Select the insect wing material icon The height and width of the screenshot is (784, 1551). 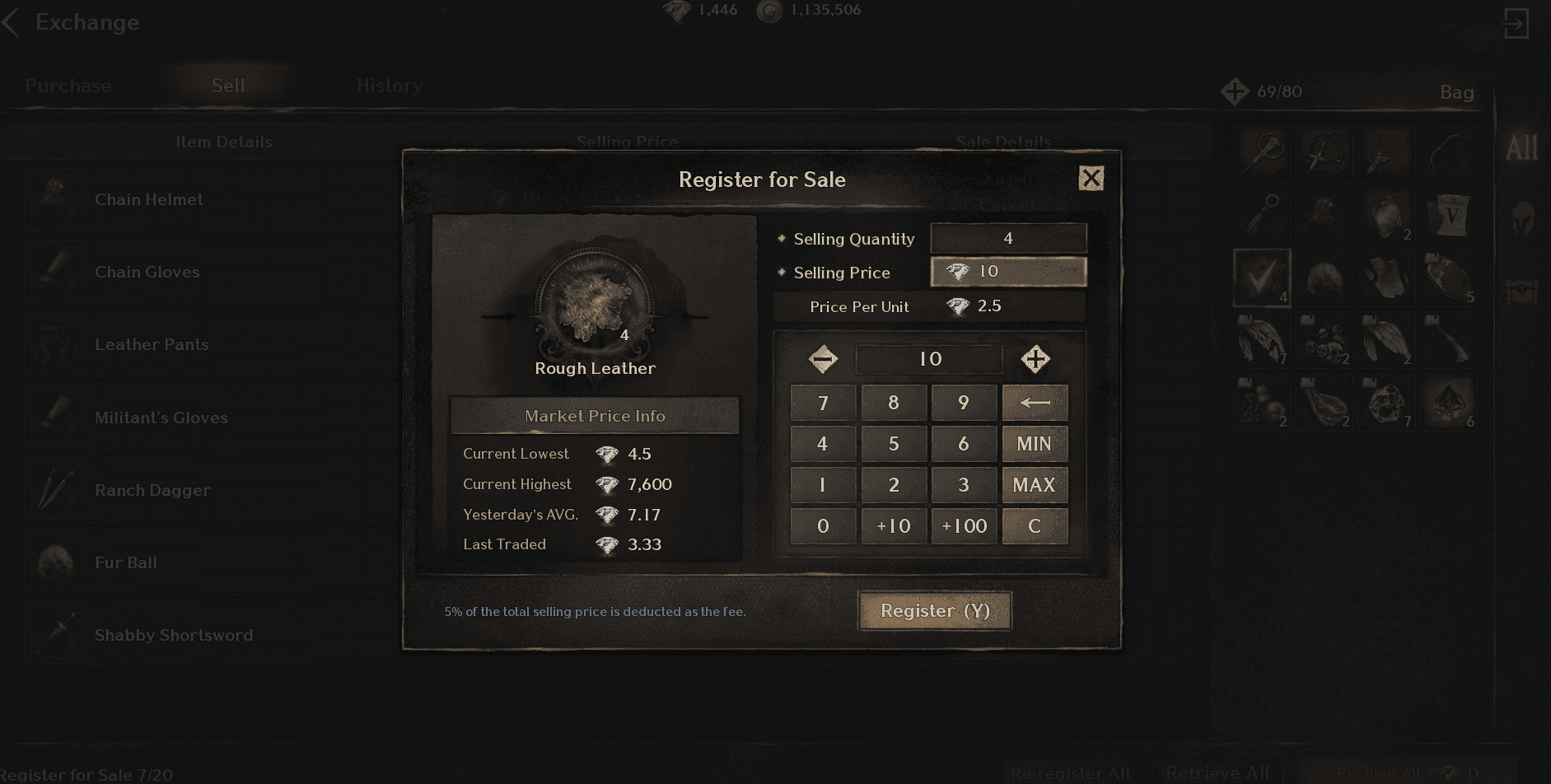pyautogui.click(x=1388, y=341)
